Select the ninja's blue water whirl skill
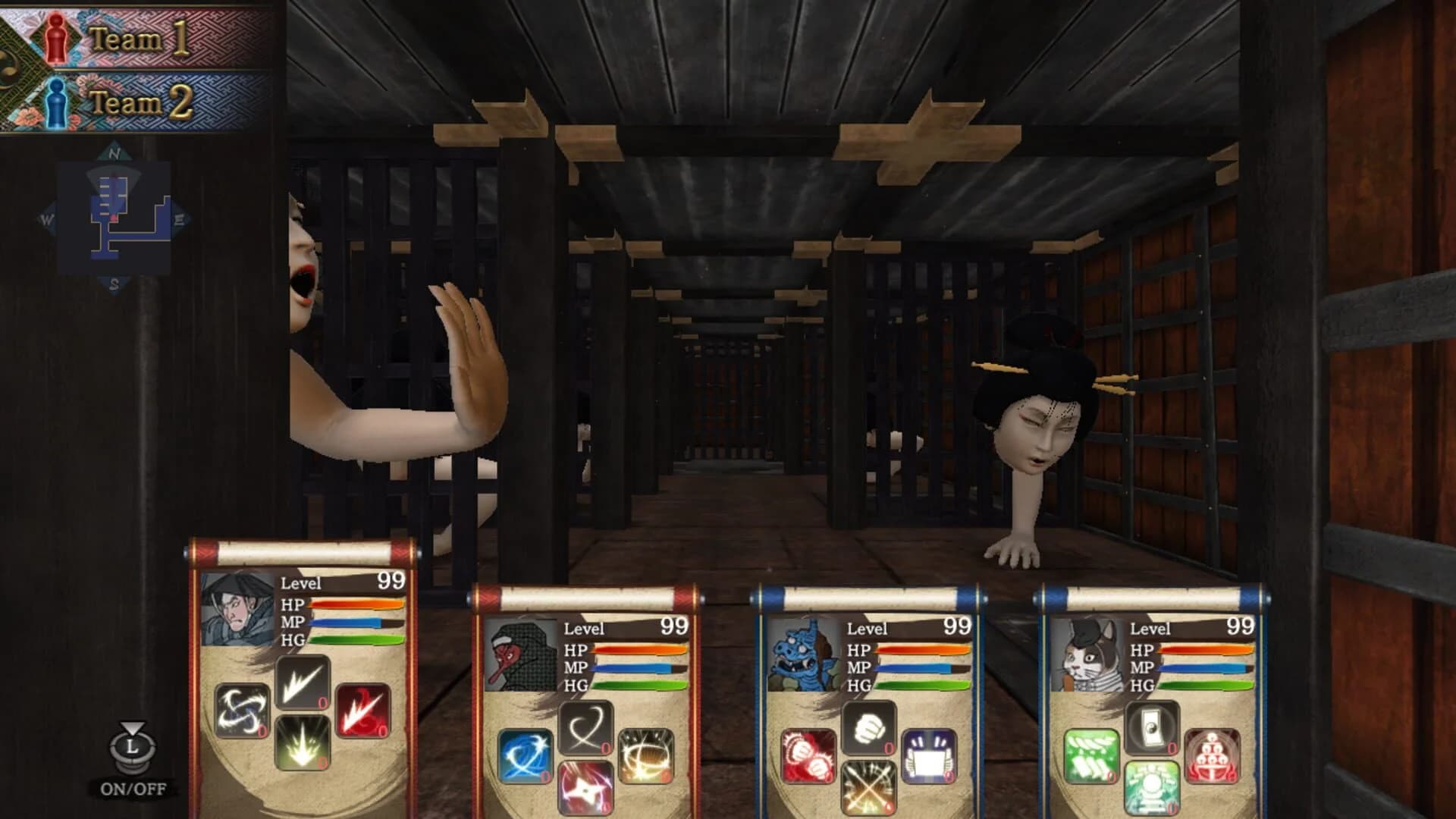The height and width of the screenshot is (819, 1456). (526, 757)
